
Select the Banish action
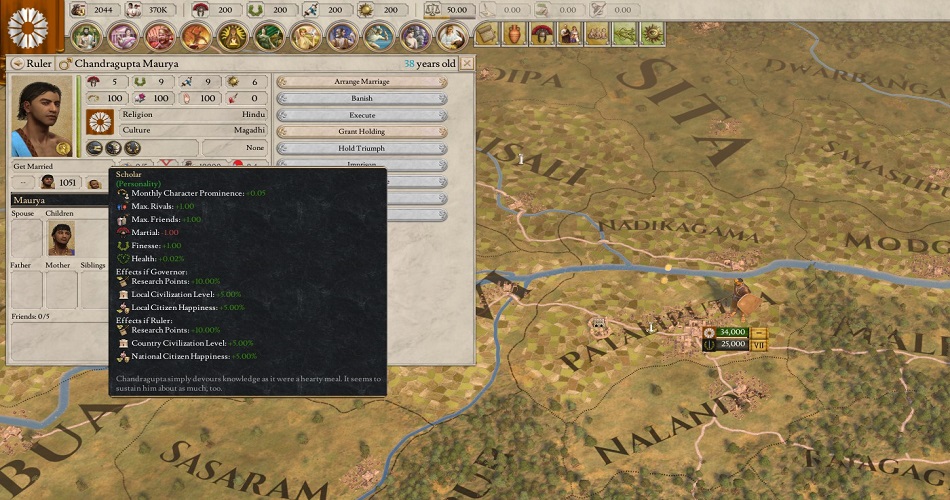pos(361,99)
